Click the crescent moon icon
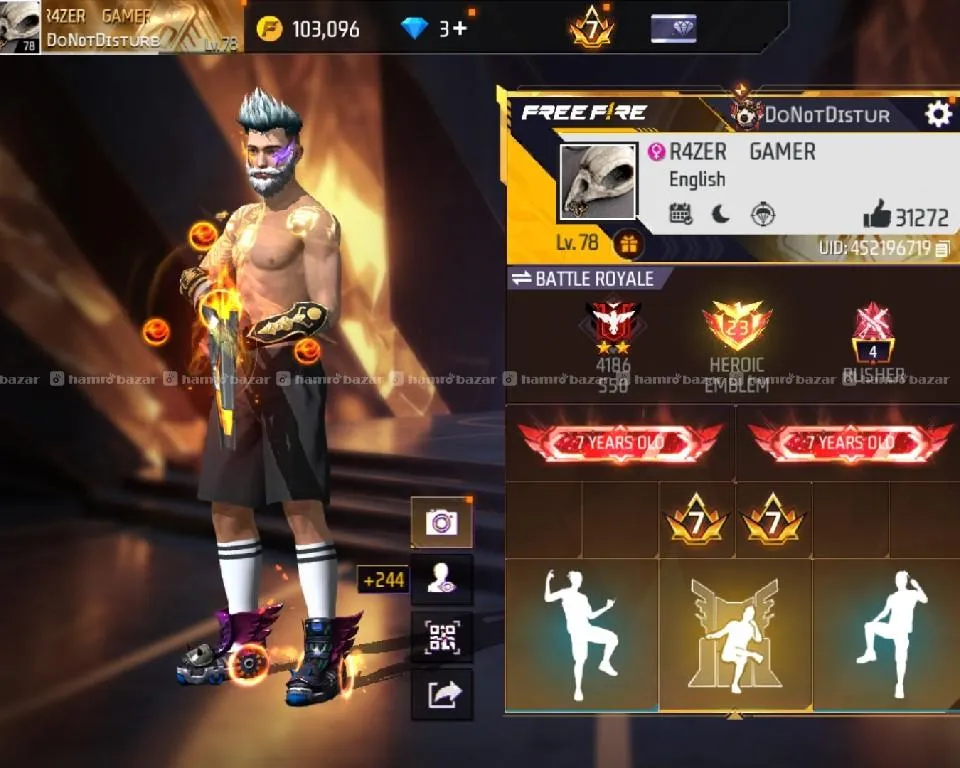Screen dimensions: 960x768 [721, 213]
